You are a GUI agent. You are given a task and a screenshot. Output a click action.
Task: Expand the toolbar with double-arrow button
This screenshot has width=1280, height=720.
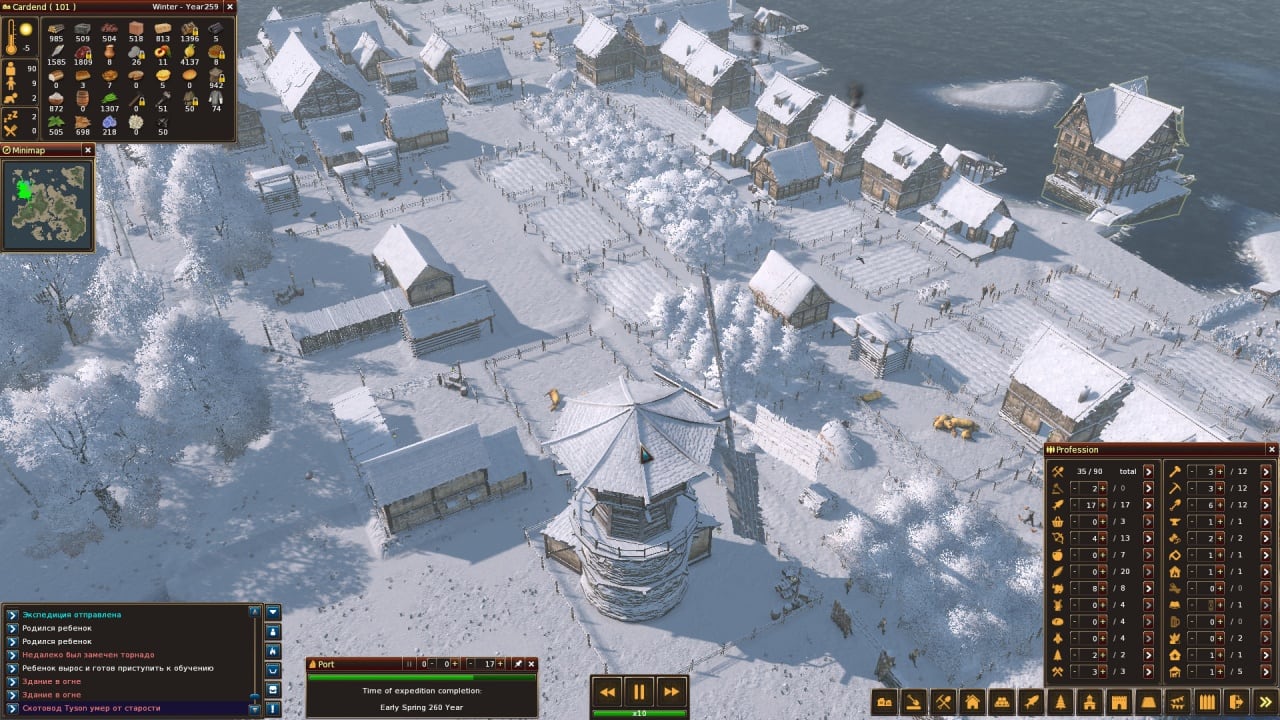click(1267, 702)
